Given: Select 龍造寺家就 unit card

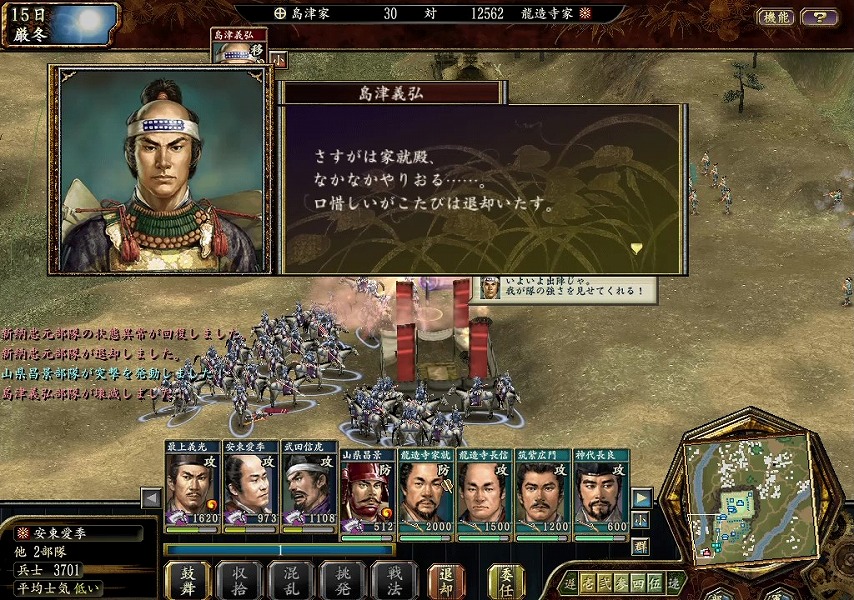Looking at the screenshot, I should (x=426, y=492).
